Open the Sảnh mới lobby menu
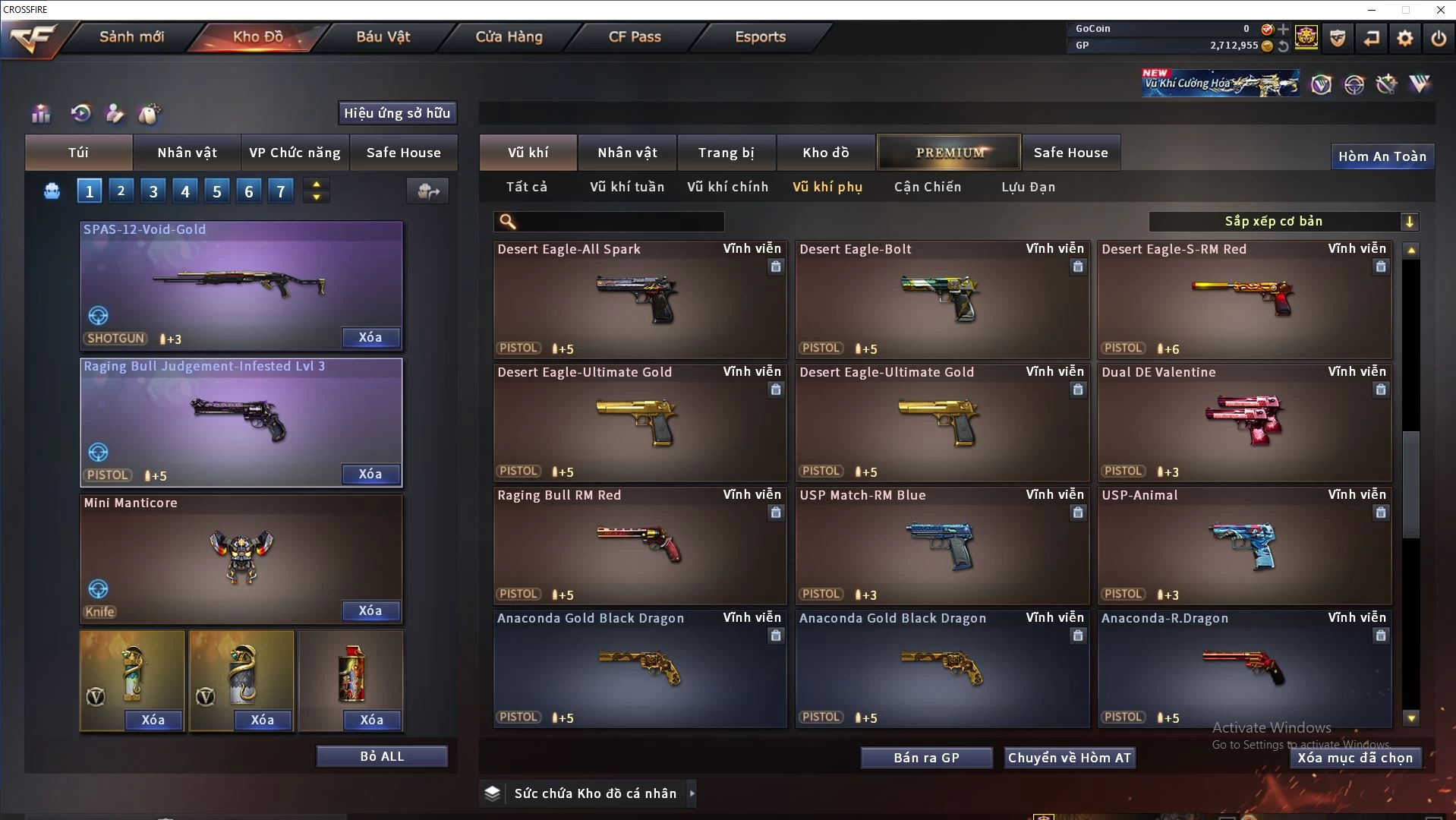The width and height of the screenshot is (1456, 820). click(x=131, y=36)
